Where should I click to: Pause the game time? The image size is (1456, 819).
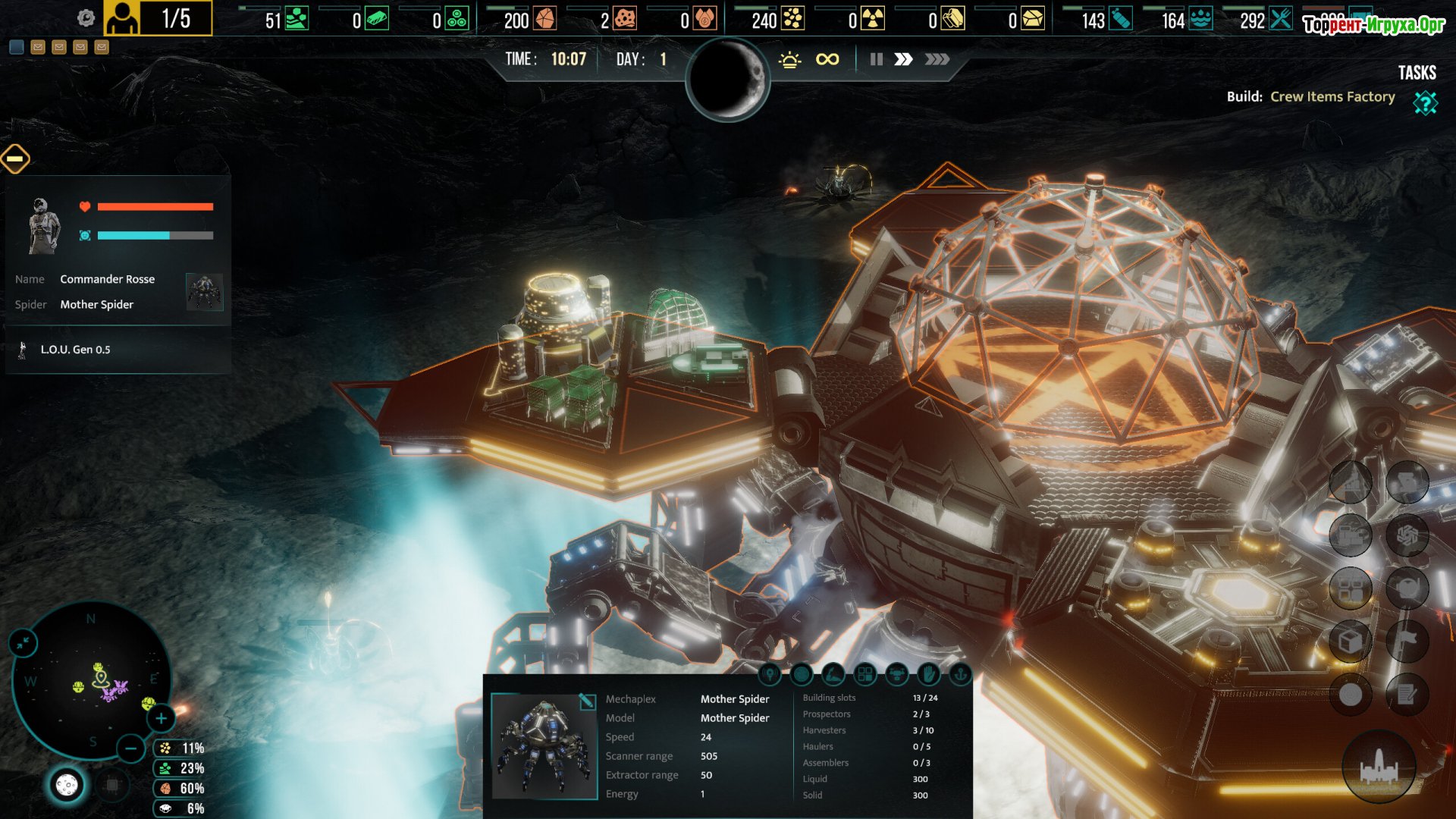click(x=876, y=59)
